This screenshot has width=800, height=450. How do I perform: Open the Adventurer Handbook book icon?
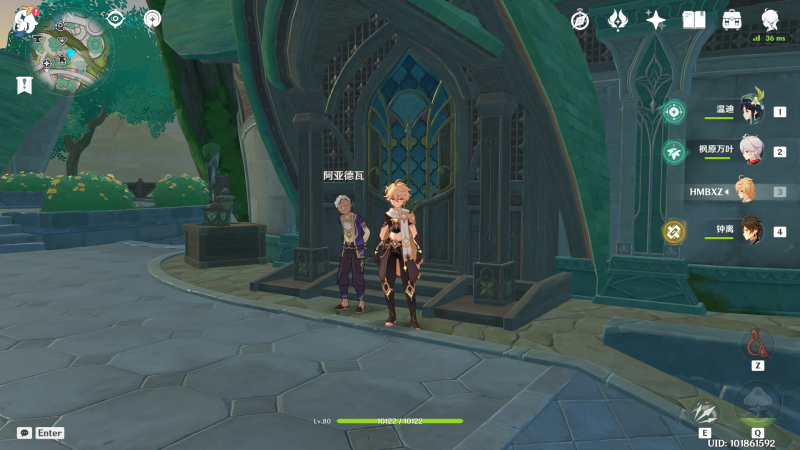click(694, 20)
